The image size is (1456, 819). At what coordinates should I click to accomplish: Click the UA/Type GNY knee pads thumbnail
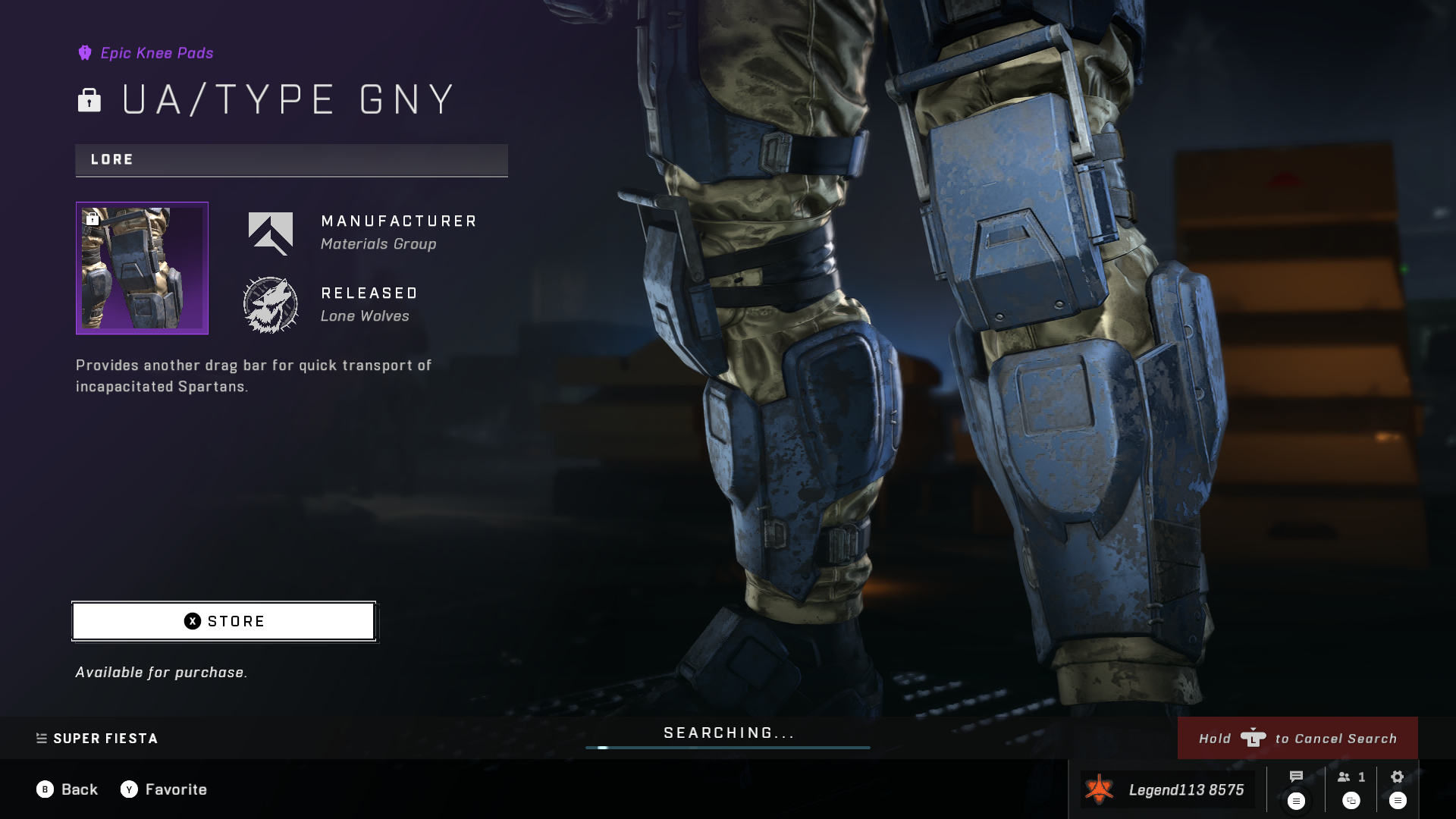[x=142, y=268]
